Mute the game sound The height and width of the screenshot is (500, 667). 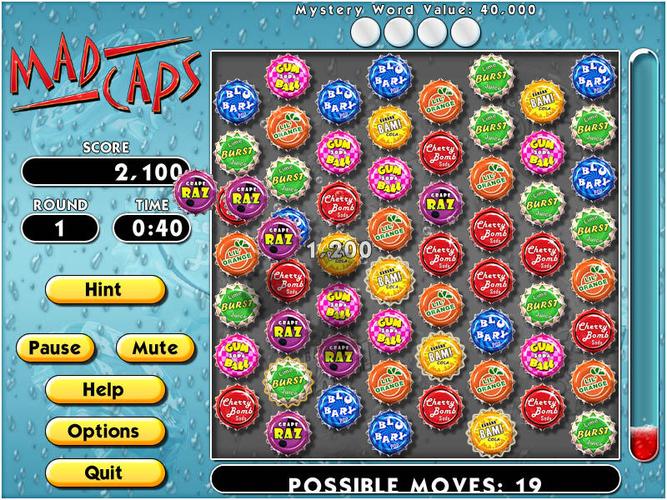[155, 348]
